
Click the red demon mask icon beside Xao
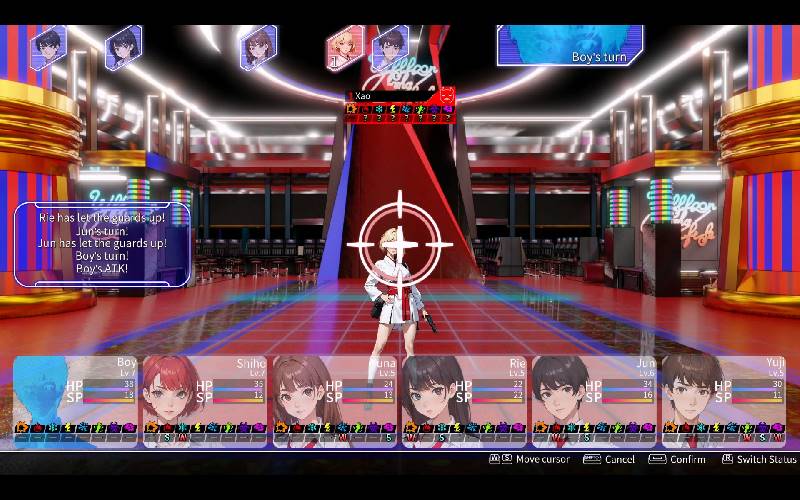[x=447, y=96]
